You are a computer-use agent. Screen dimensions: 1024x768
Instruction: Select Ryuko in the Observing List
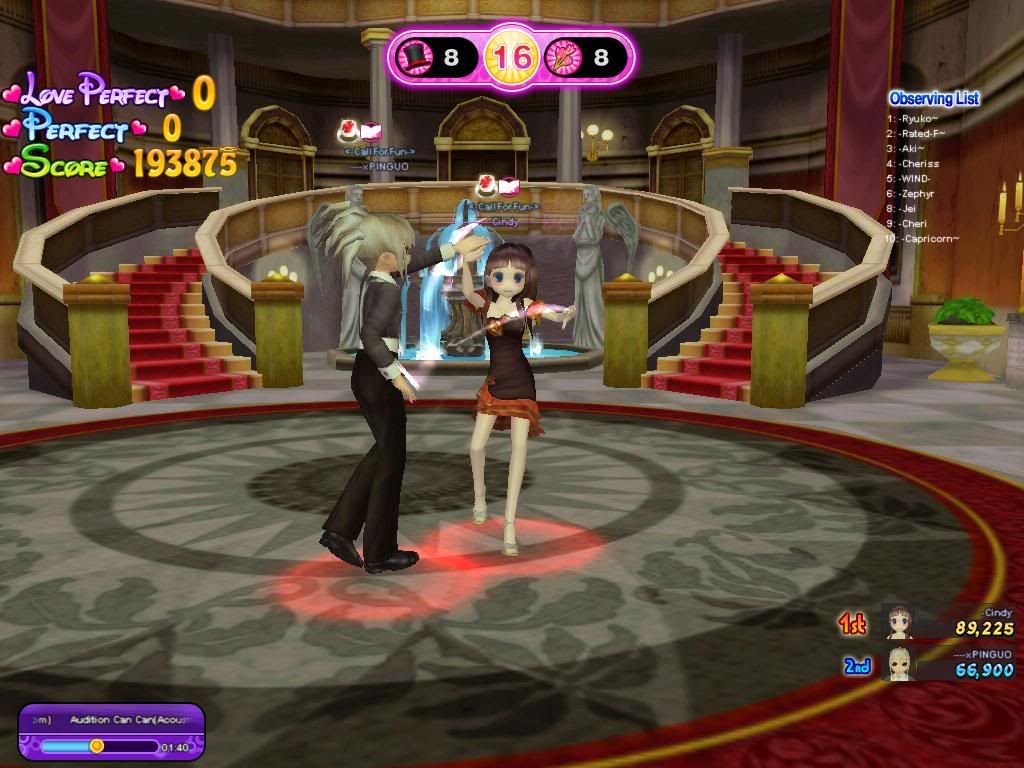916,119
